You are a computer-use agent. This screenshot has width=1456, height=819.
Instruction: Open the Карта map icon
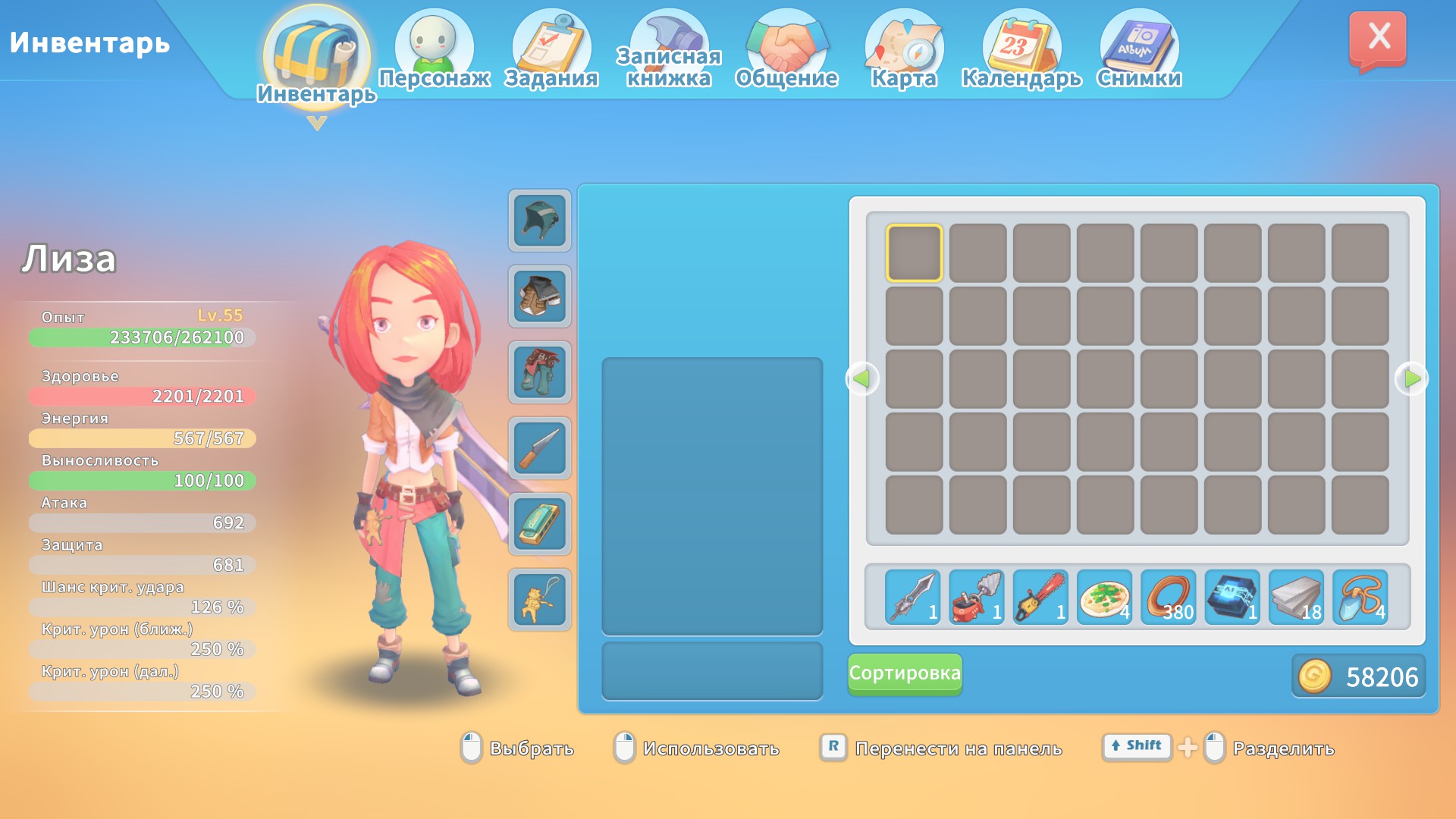point(903,42)
